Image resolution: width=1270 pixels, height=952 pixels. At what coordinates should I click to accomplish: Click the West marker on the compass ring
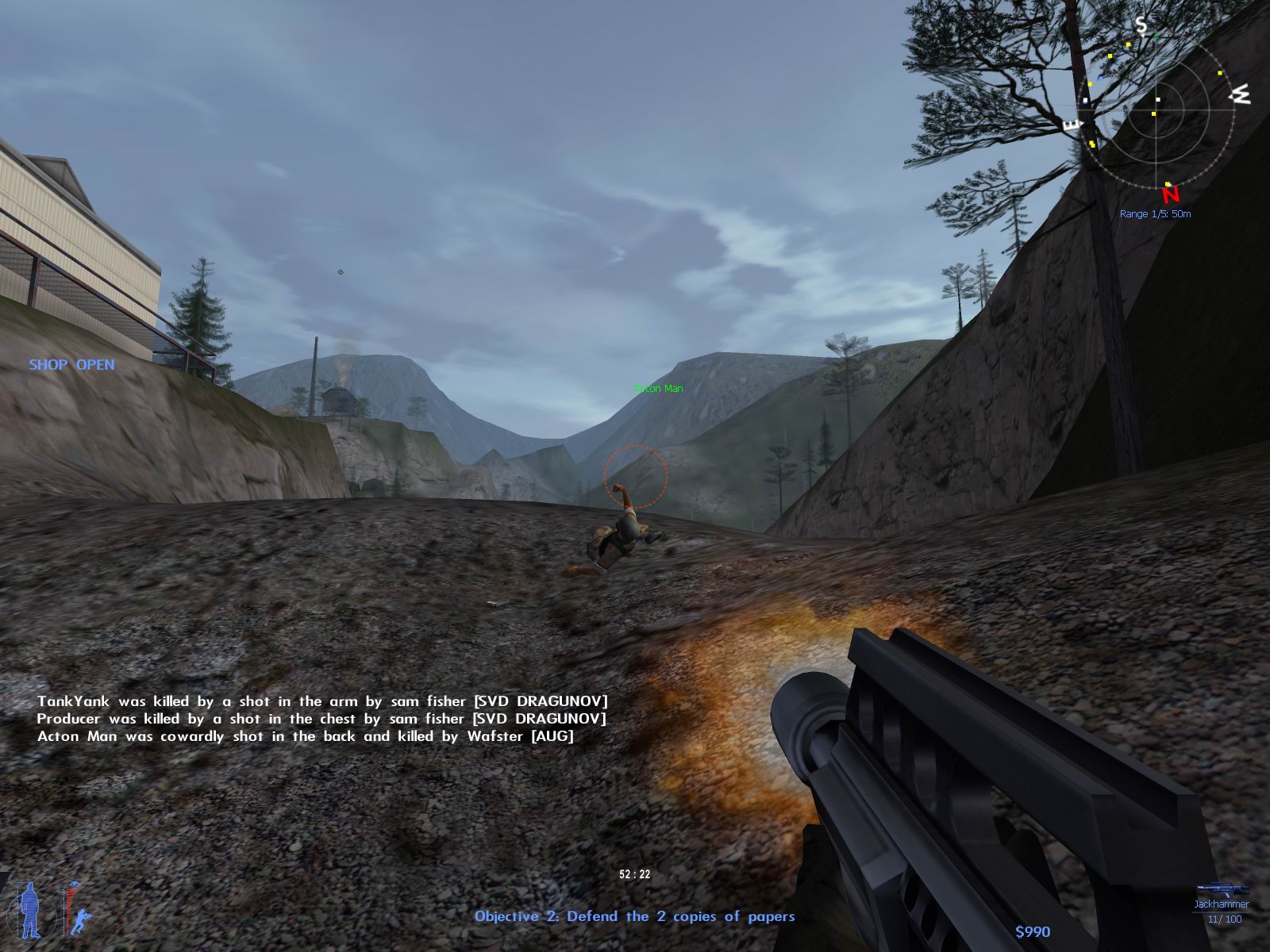click(x=1241, y=95)
